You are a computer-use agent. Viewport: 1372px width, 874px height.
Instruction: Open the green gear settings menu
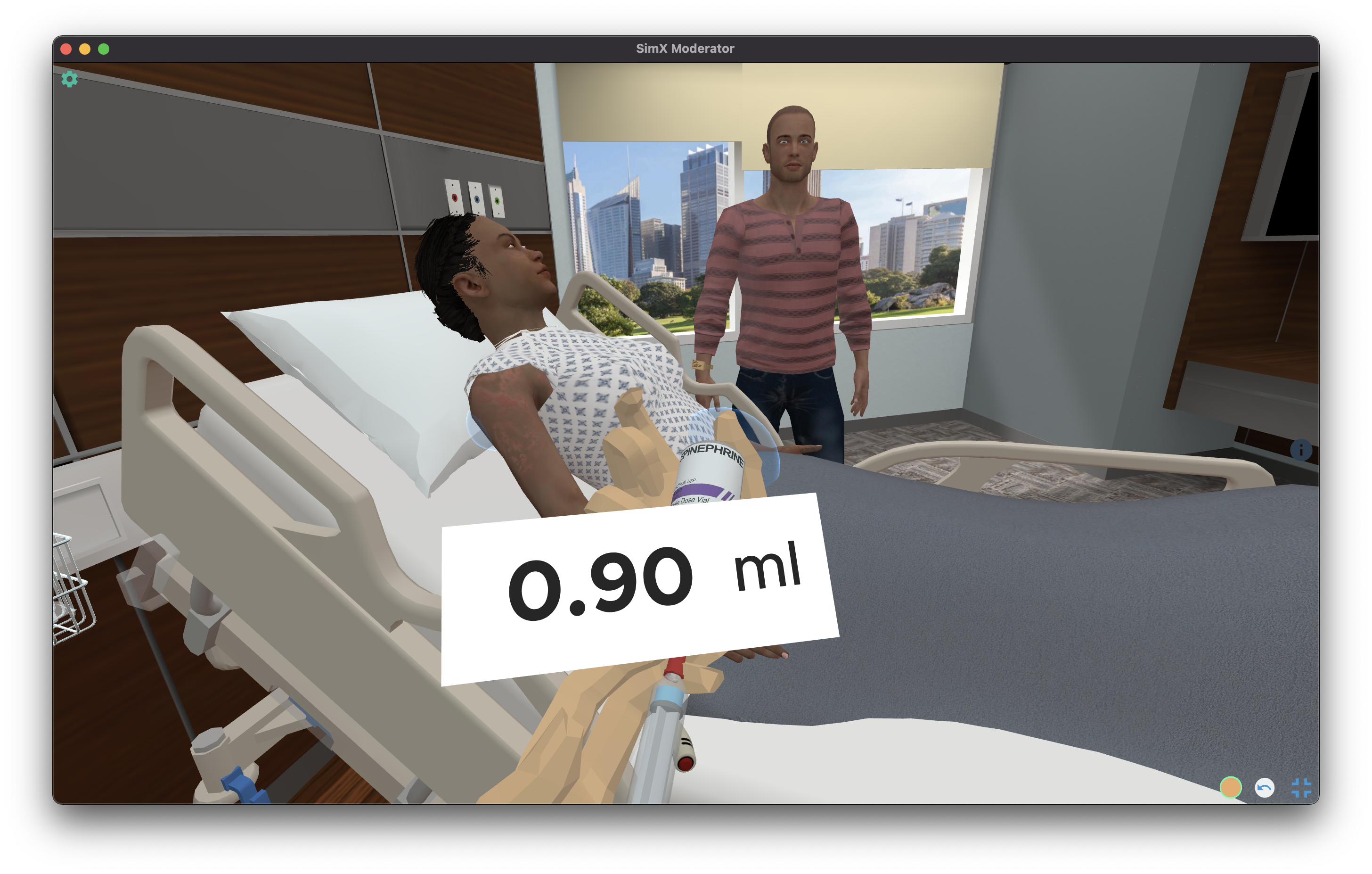(x=70, y=79)
